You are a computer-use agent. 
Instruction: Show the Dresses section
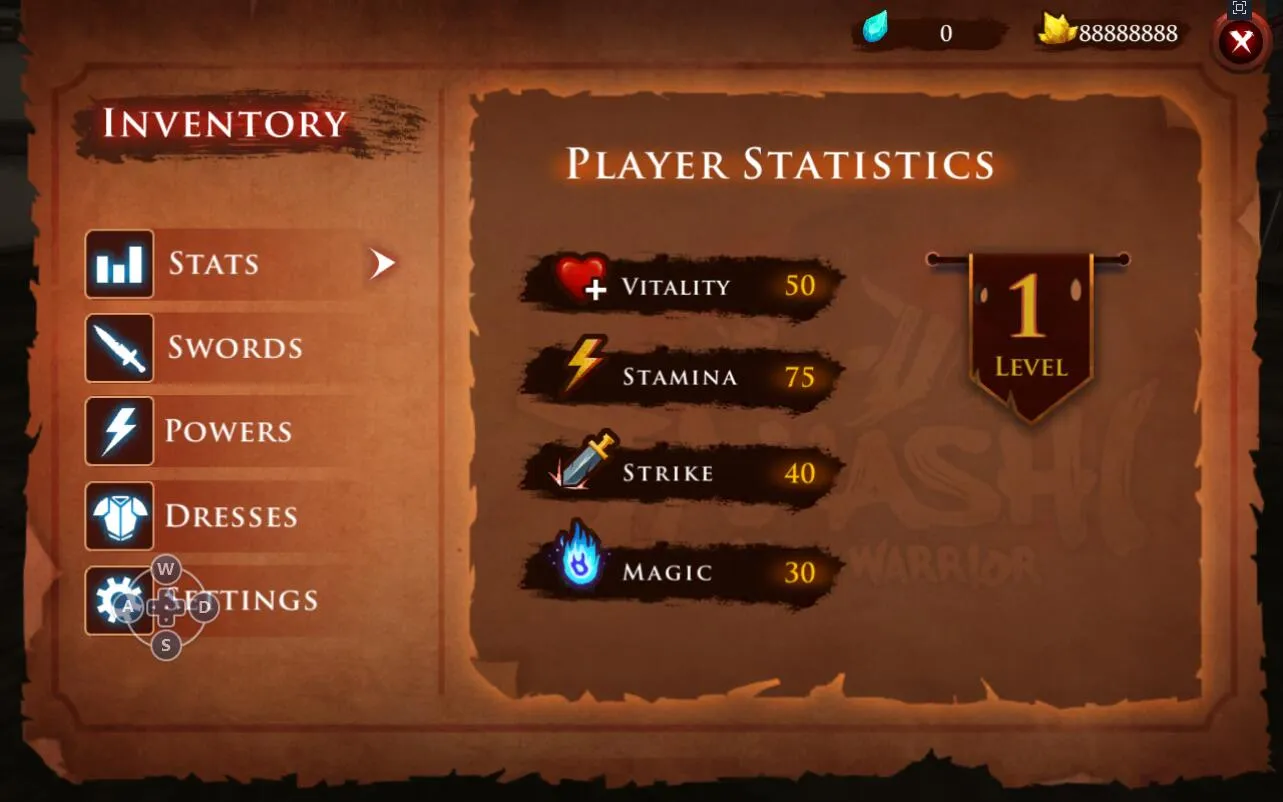click(x=230, y=516)
